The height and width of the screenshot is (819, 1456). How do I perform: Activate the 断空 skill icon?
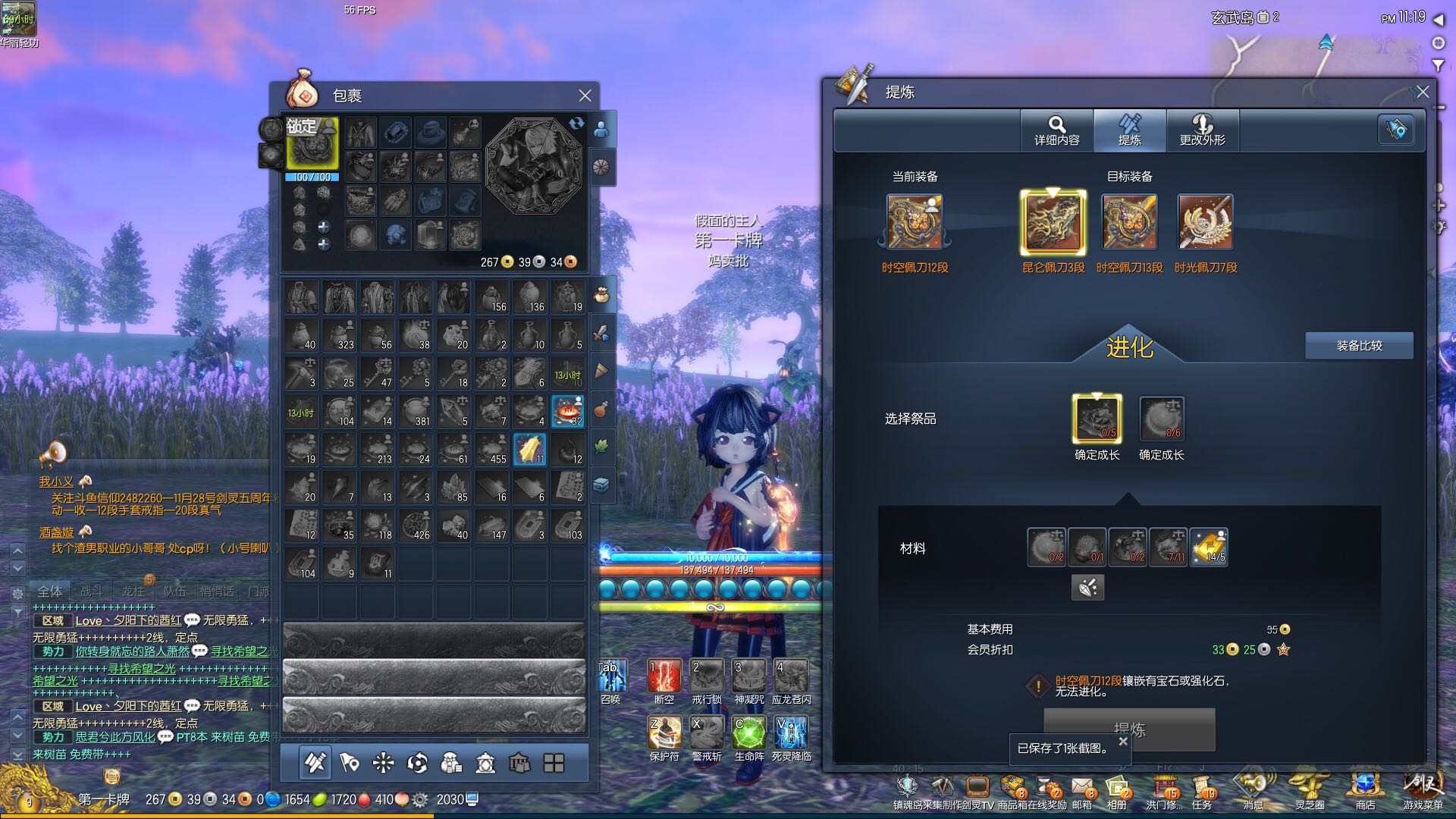(x=664, y=676)
